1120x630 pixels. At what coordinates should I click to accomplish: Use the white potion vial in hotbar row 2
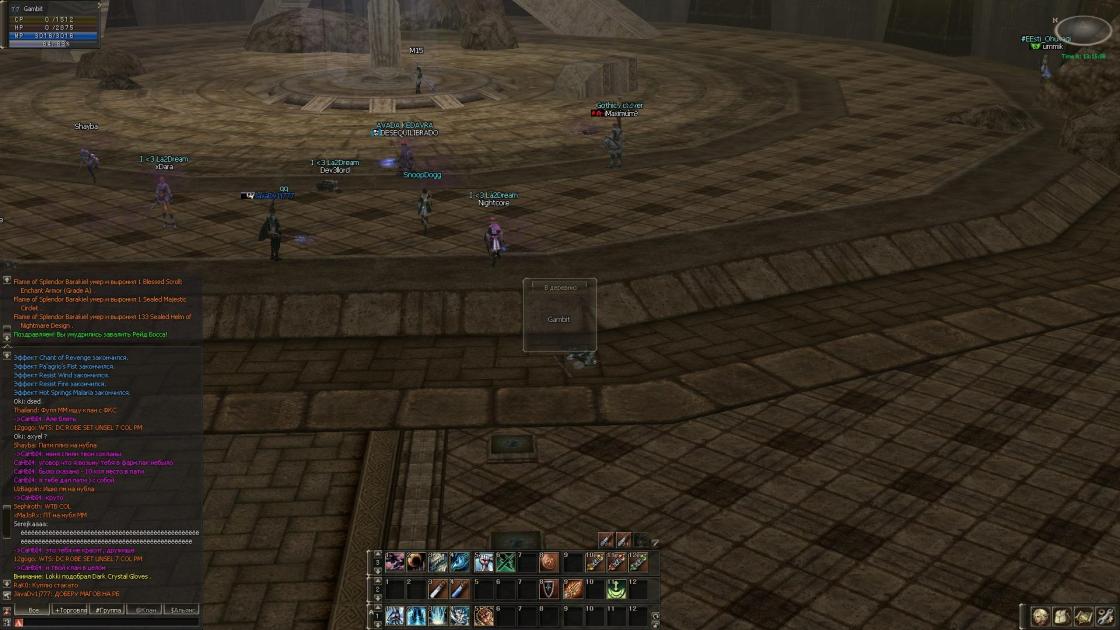tap(437, 590)
